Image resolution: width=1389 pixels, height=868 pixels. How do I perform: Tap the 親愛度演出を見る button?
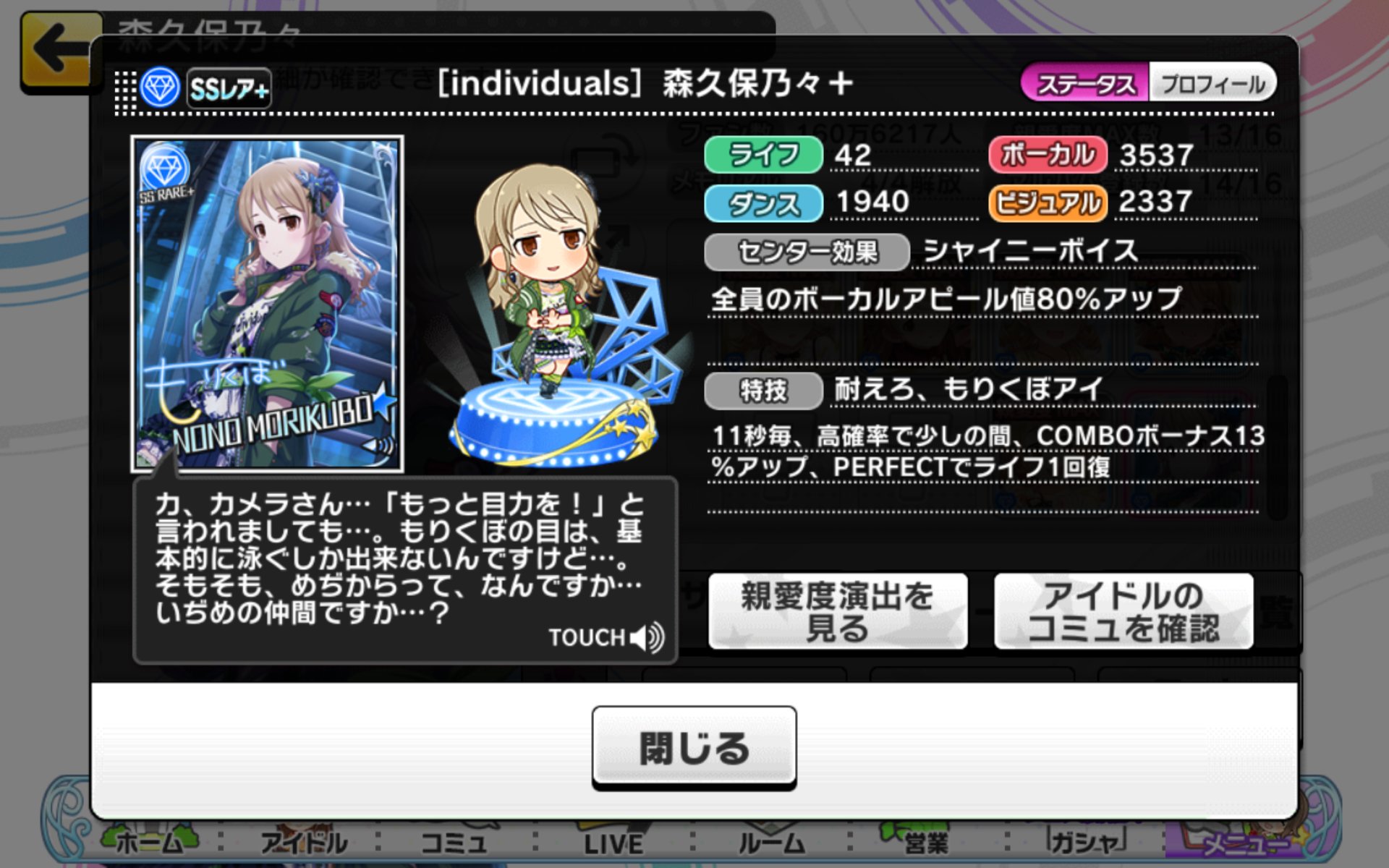[836, 611]
